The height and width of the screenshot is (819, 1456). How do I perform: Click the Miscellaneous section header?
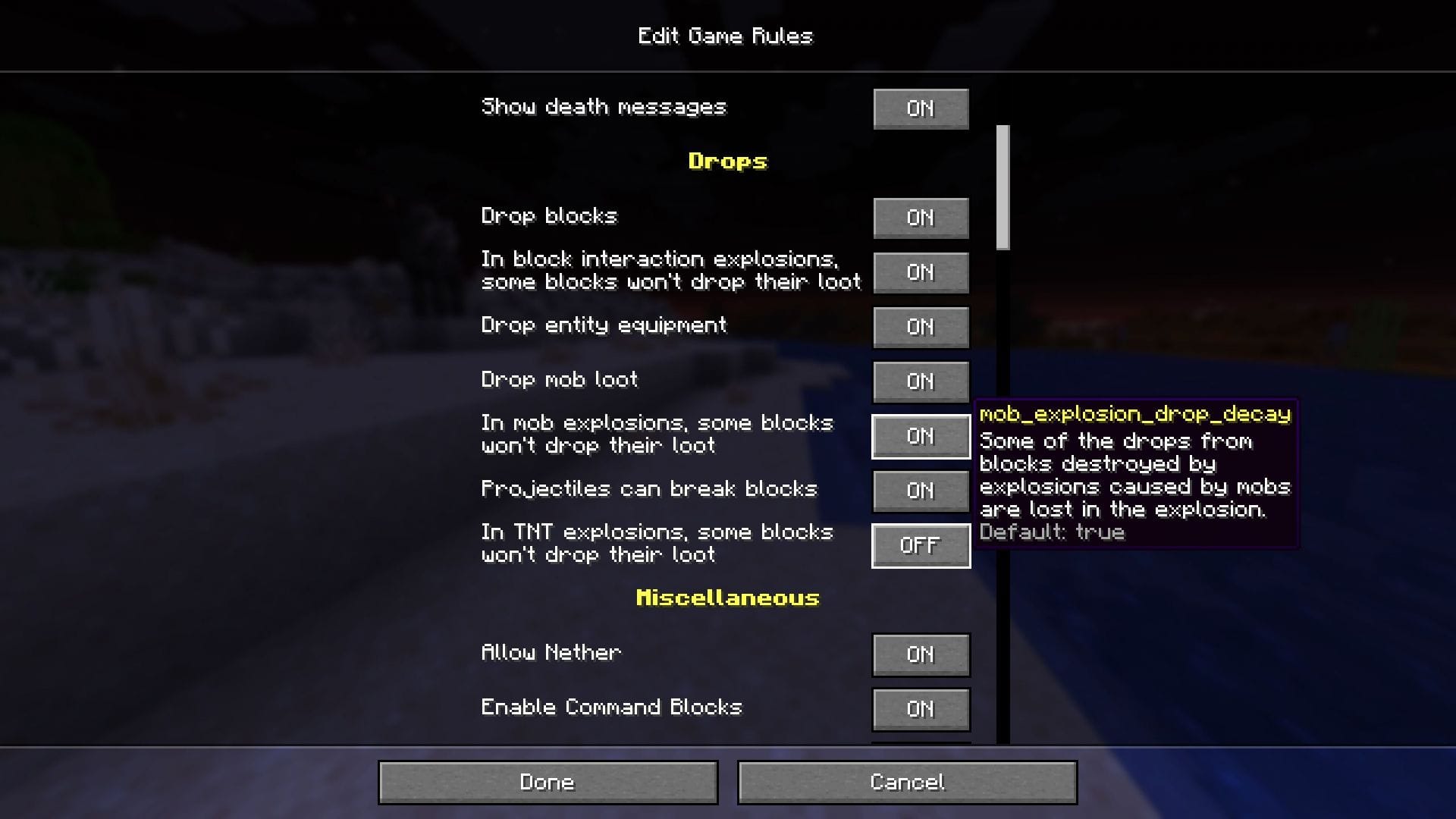[x=726, y=598]
